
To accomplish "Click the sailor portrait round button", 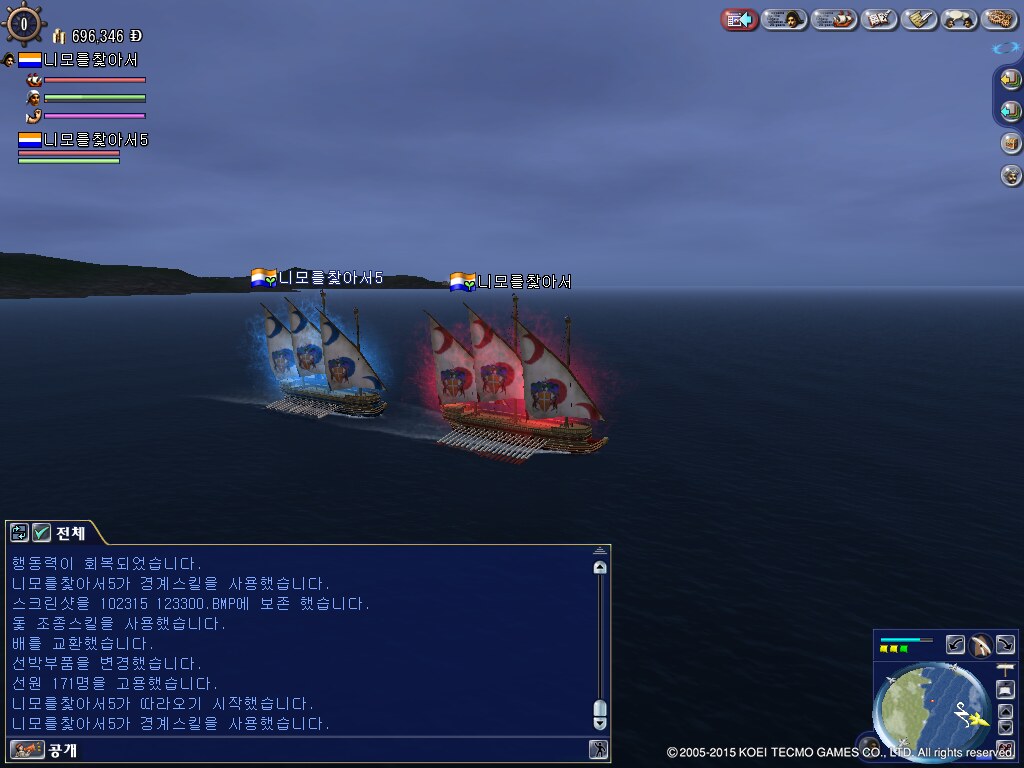I will pyautogui.click(x=1011, y=176).
